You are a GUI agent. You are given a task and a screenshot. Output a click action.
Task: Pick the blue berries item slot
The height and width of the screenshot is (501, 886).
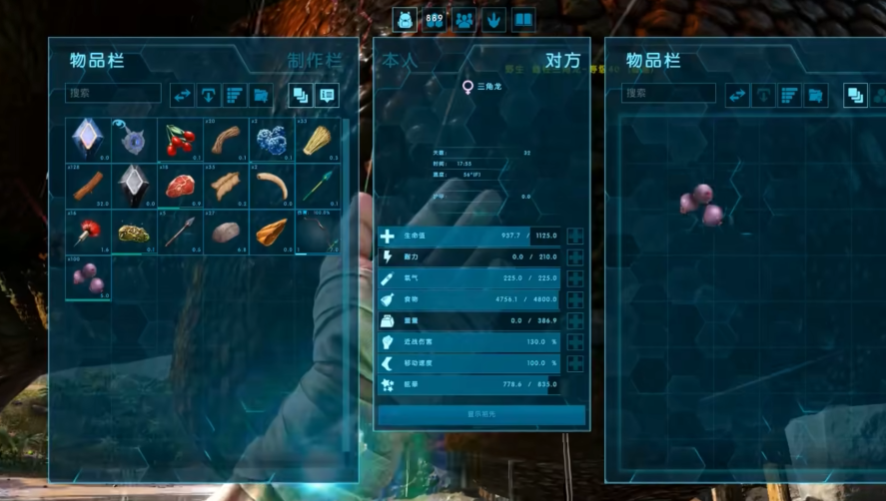(271, 140)
